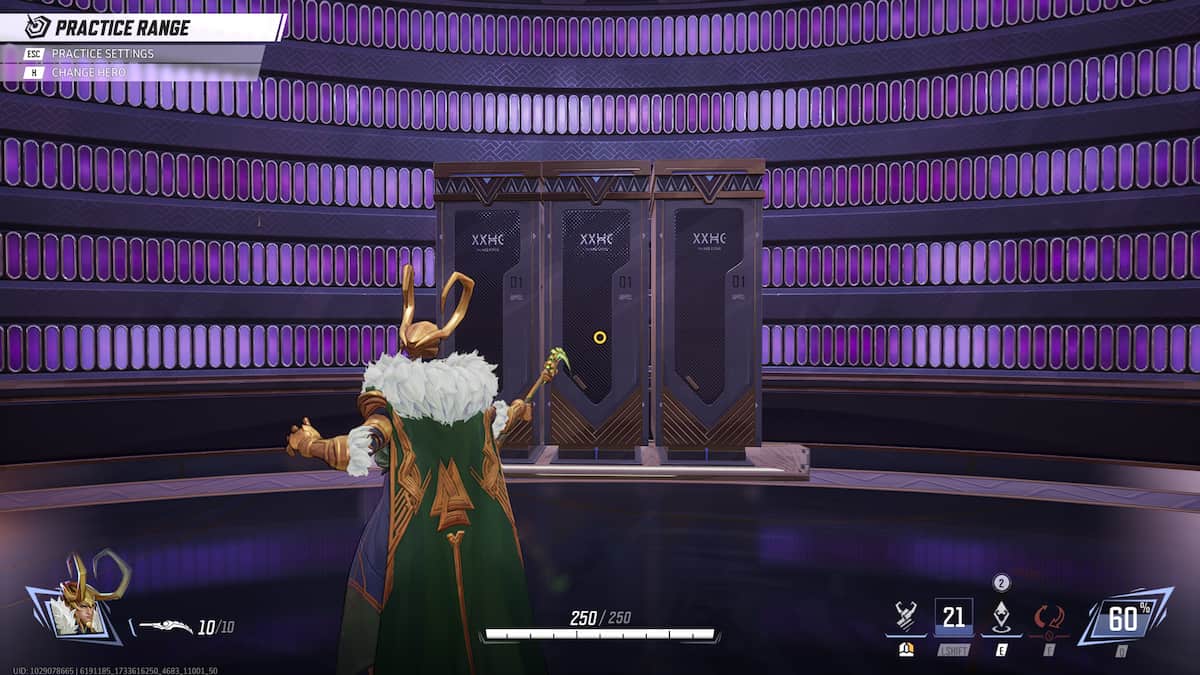Viewport: 1200px width, 675px height.
Task: Open Practice Settings in the top-left menu
Action: tap(103, 53)
